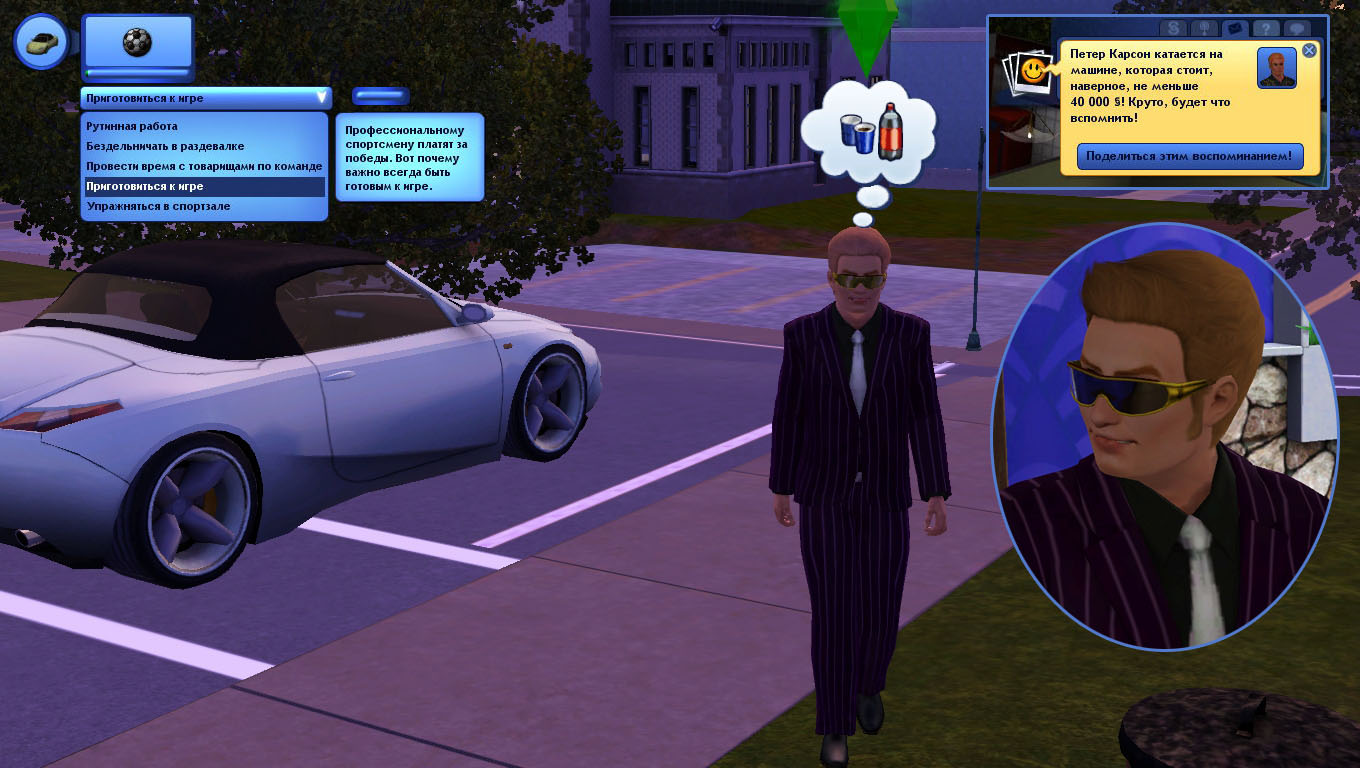Click the car icon in the action queue
This screenshot has height=768, width=1360.
pos(41,42)
